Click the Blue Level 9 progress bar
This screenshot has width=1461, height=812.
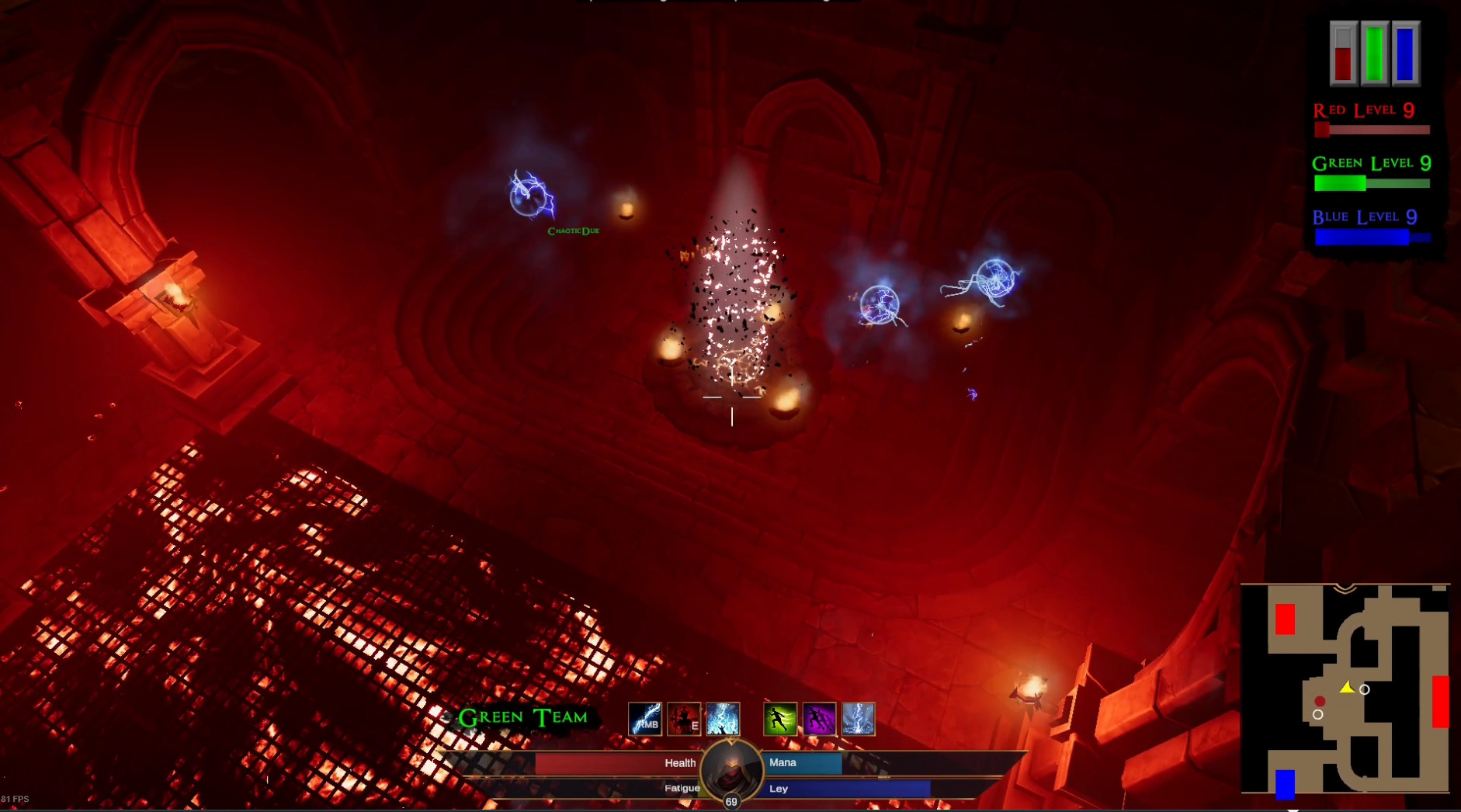coord(1370,237)
